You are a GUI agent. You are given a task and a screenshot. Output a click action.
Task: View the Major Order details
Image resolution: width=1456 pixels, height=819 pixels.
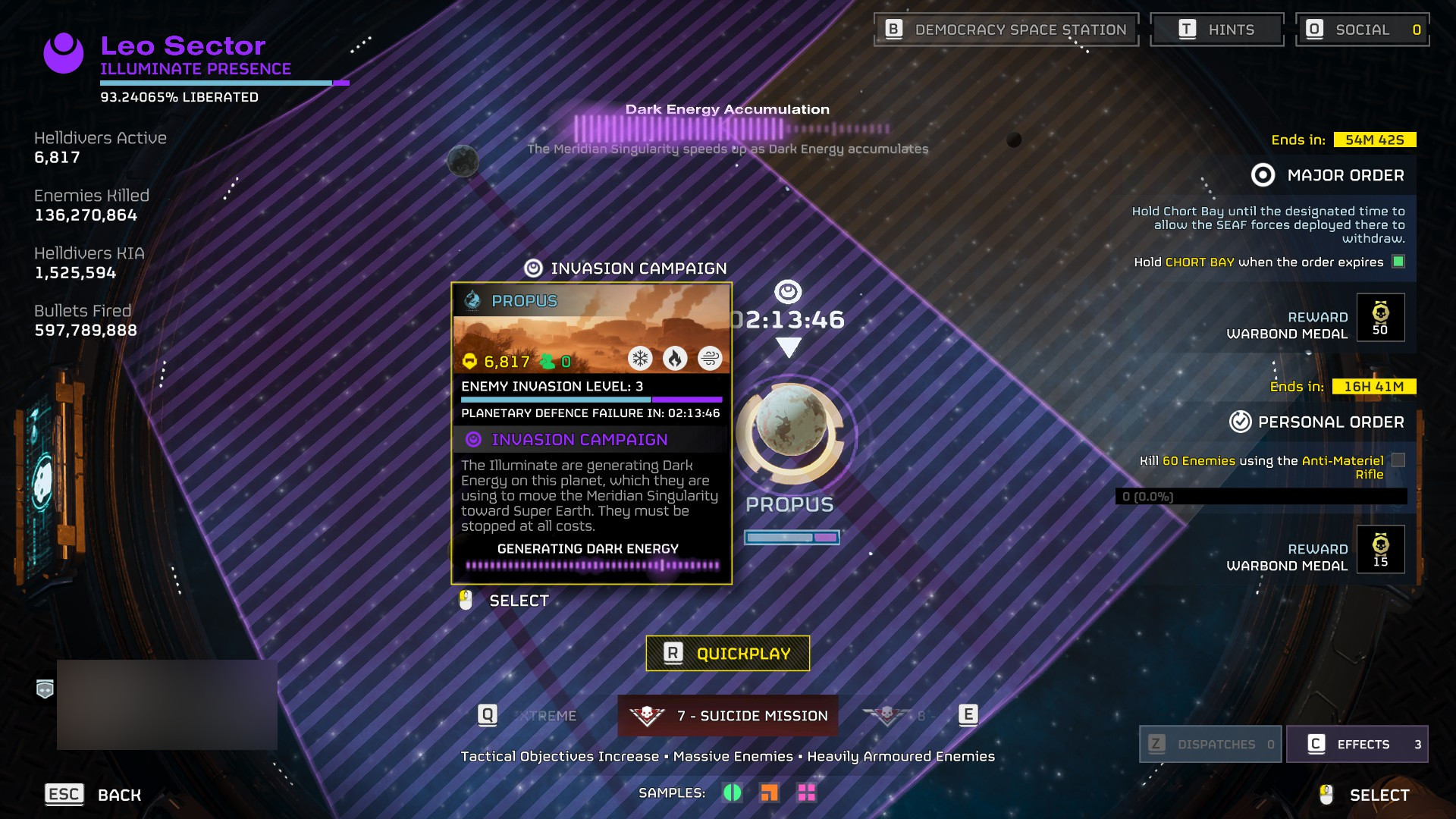point(1329,176)
